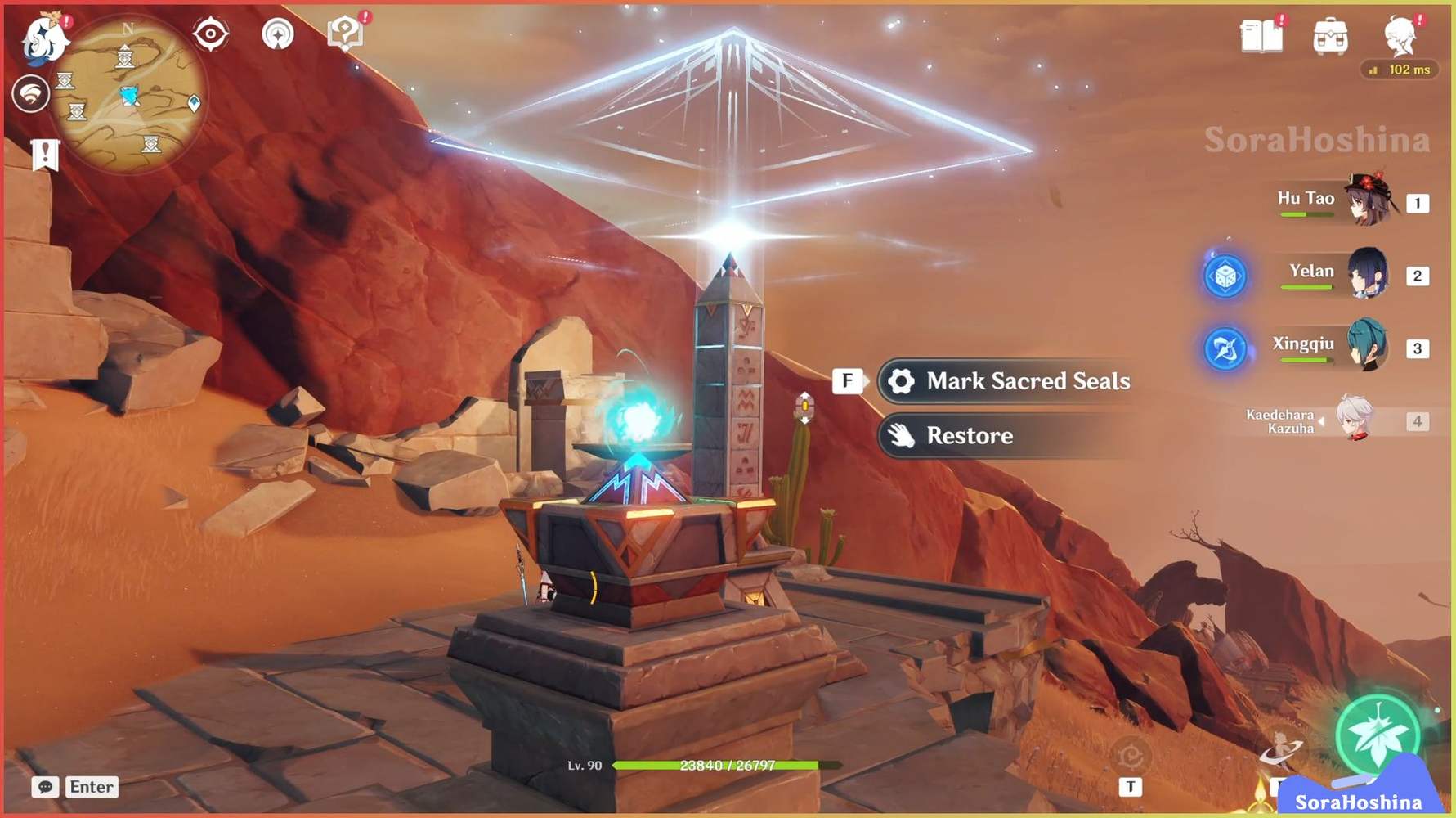Open chat with the Enter button
Image resolution: width=1456 pixels, height=818 pixels.
[x=91, y=787]
